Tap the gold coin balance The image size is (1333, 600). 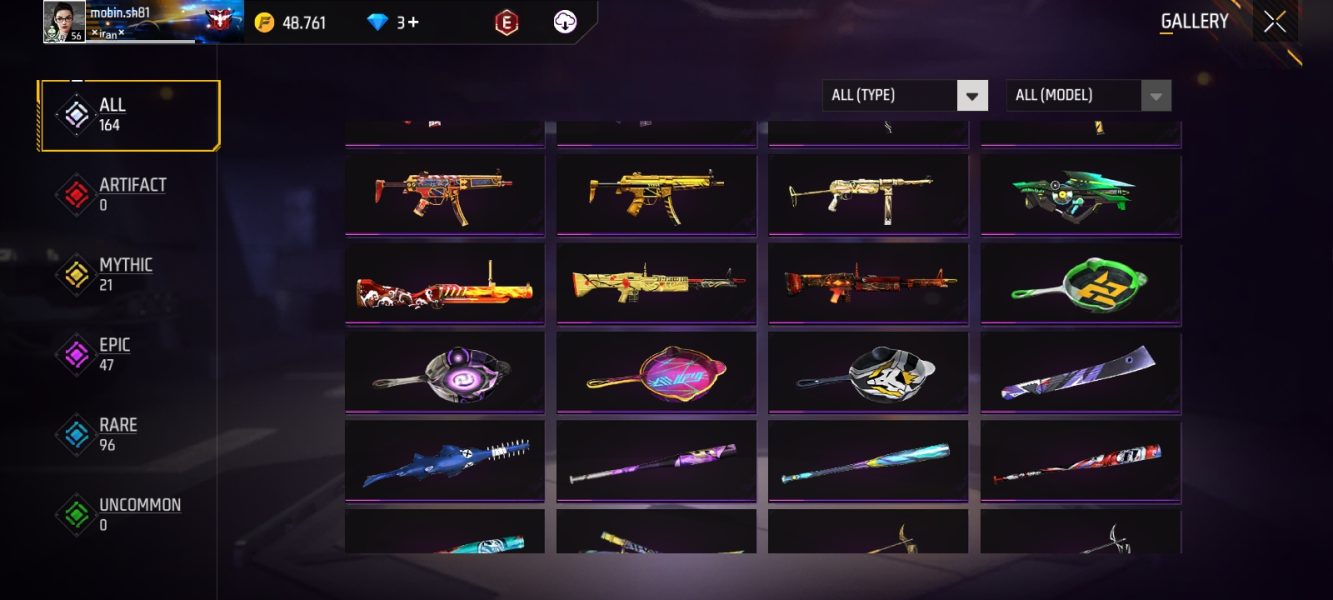point(291,22)
